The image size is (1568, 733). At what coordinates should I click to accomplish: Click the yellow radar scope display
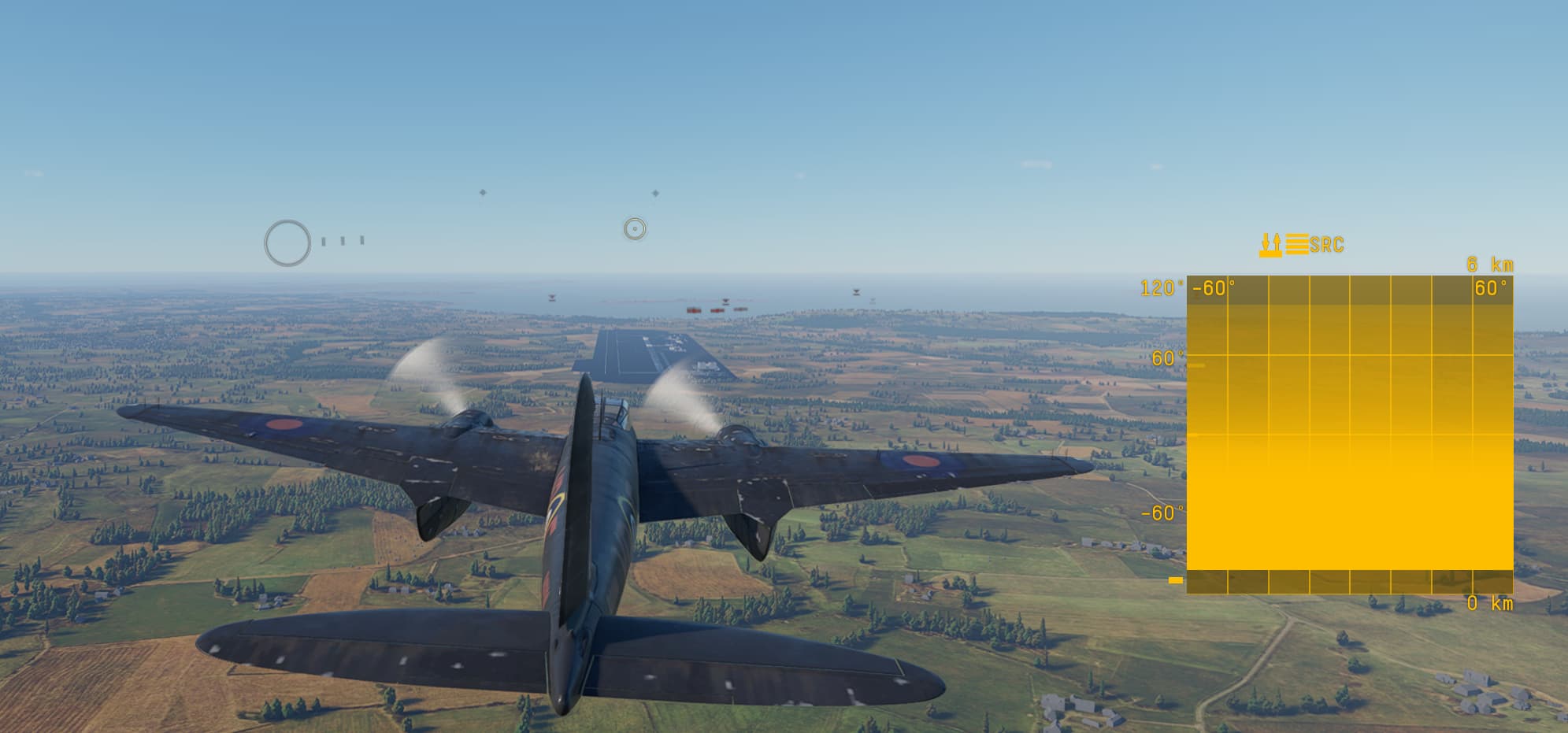point(1349,434)
